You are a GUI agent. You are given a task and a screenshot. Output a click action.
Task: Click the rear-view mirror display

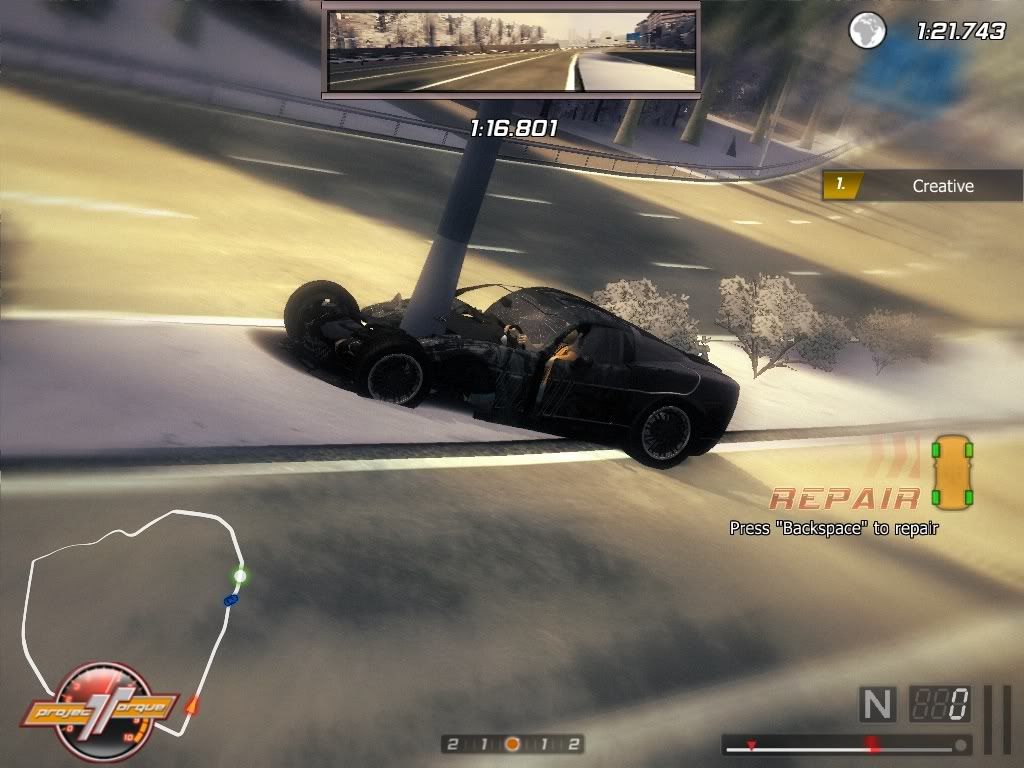[511, 51]
